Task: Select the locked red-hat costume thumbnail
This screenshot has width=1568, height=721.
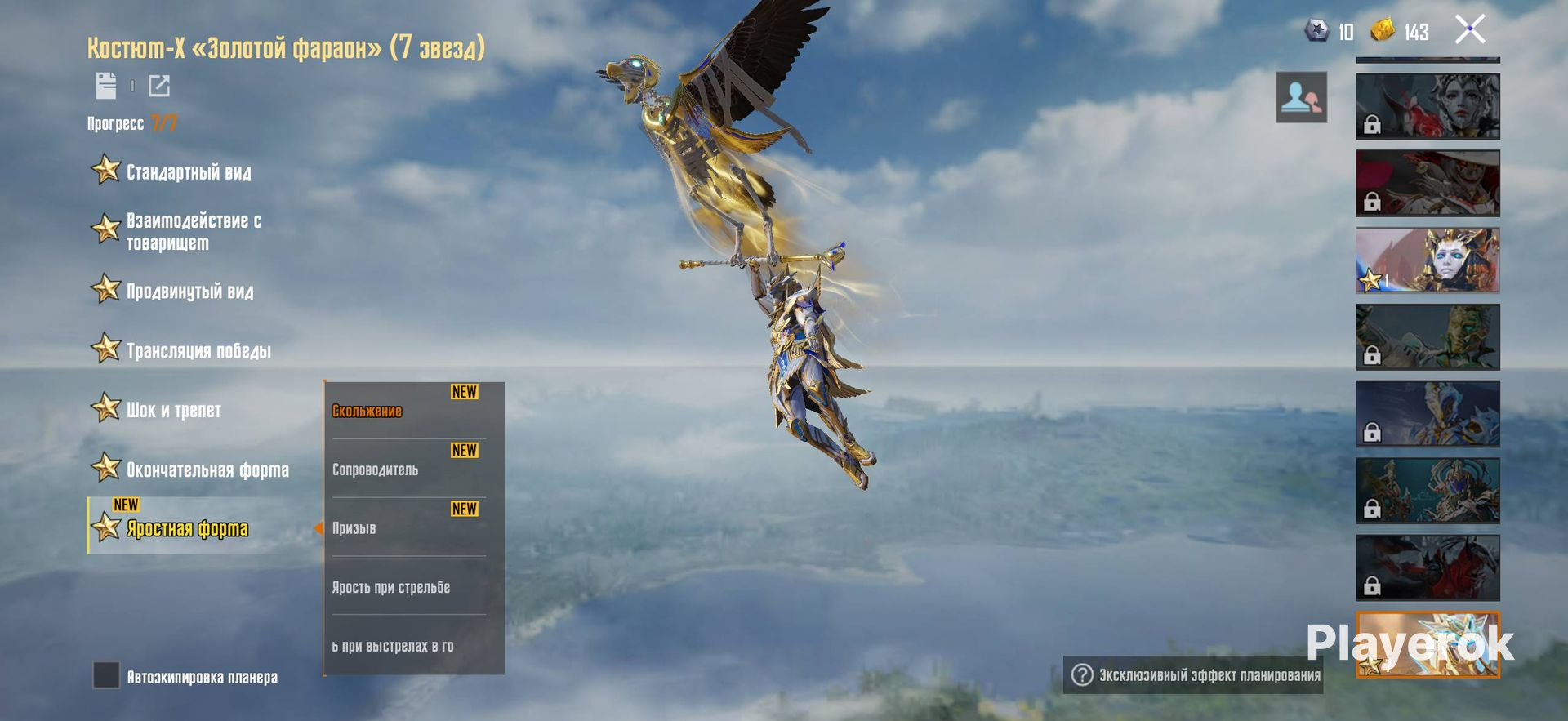Action: (1428, 183)
